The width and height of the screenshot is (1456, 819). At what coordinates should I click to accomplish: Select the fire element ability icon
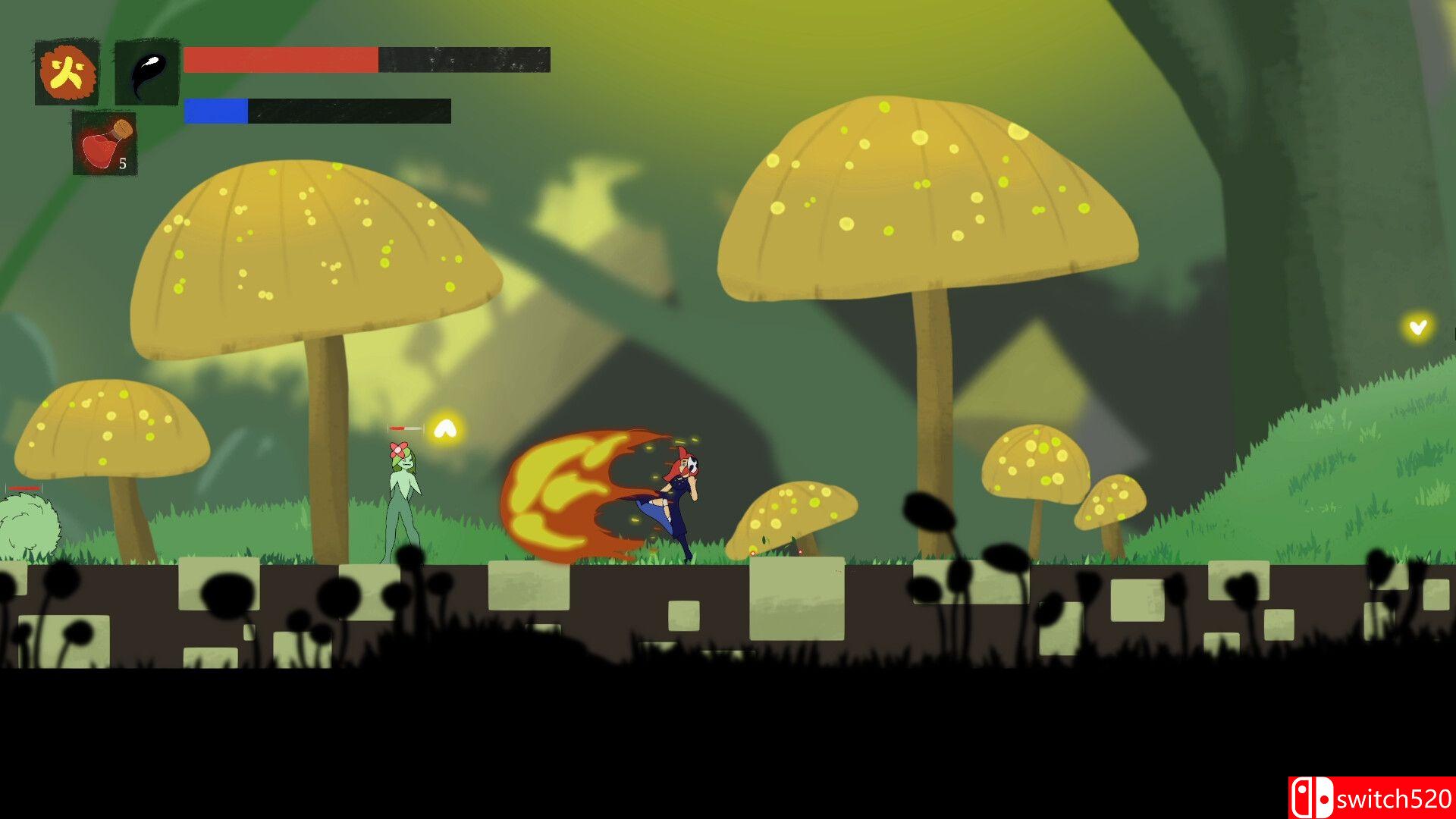pyautogui.click(x=67, y=73)
